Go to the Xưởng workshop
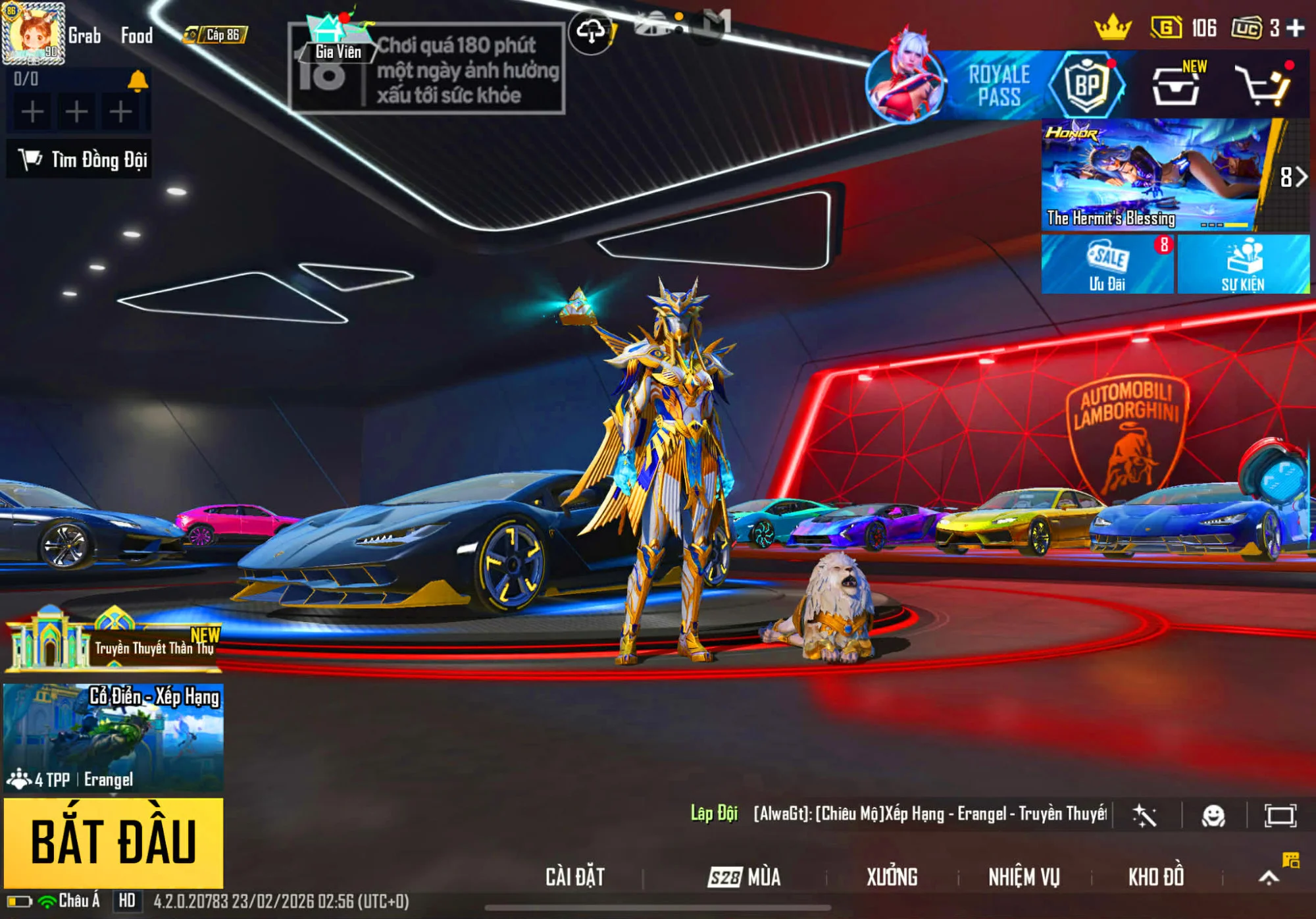 tap(892, 877)
